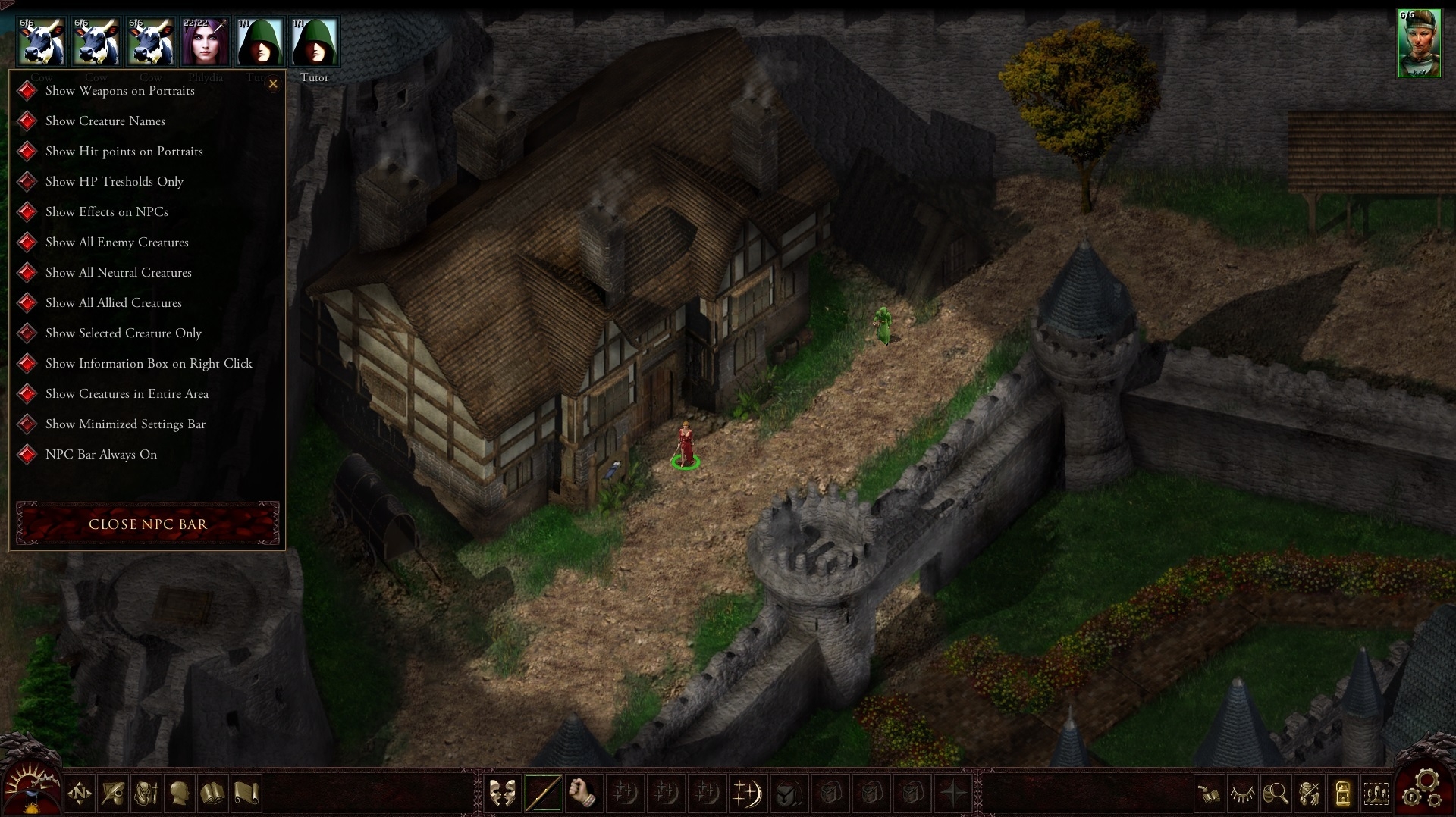Toggle NPC Bar Always On
Screen dimensions: 1456x817
[x=28, y=455]
